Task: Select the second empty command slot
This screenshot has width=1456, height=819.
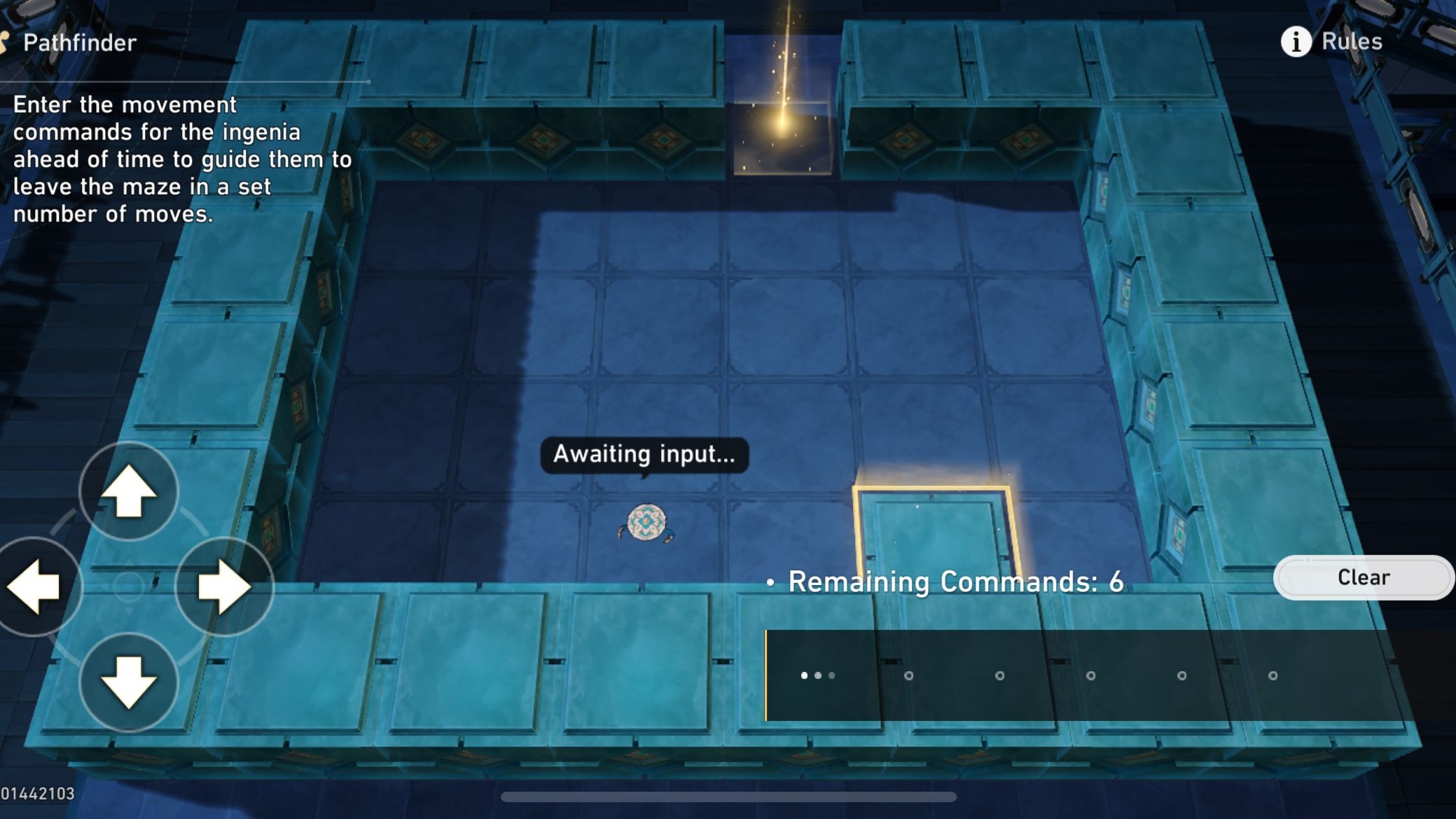Action: (x=909, y=675)
